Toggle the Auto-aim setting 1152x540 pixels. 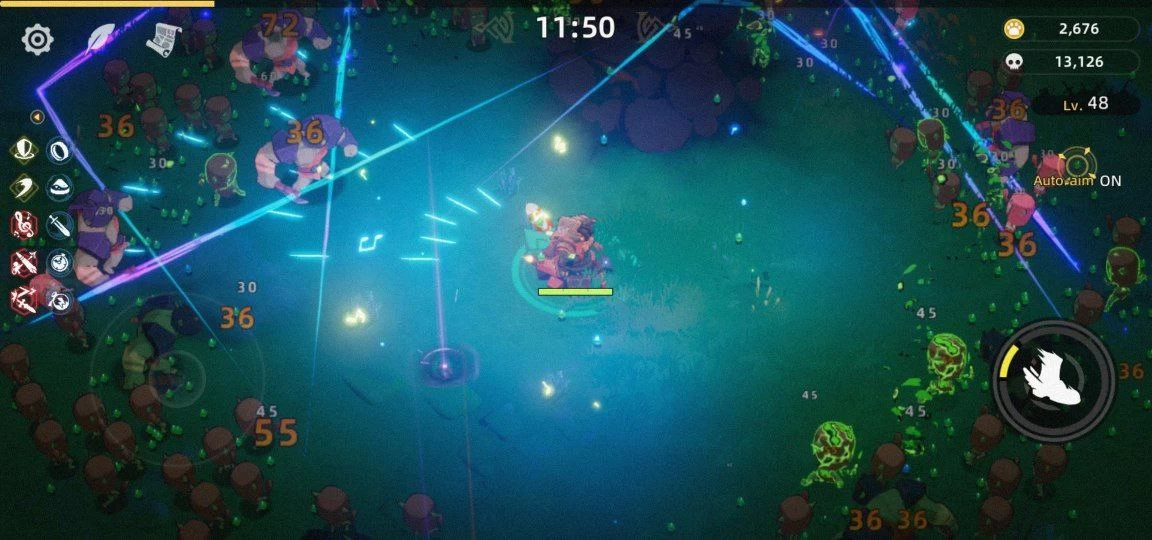pyautogui.click(x=1078, y=167)
